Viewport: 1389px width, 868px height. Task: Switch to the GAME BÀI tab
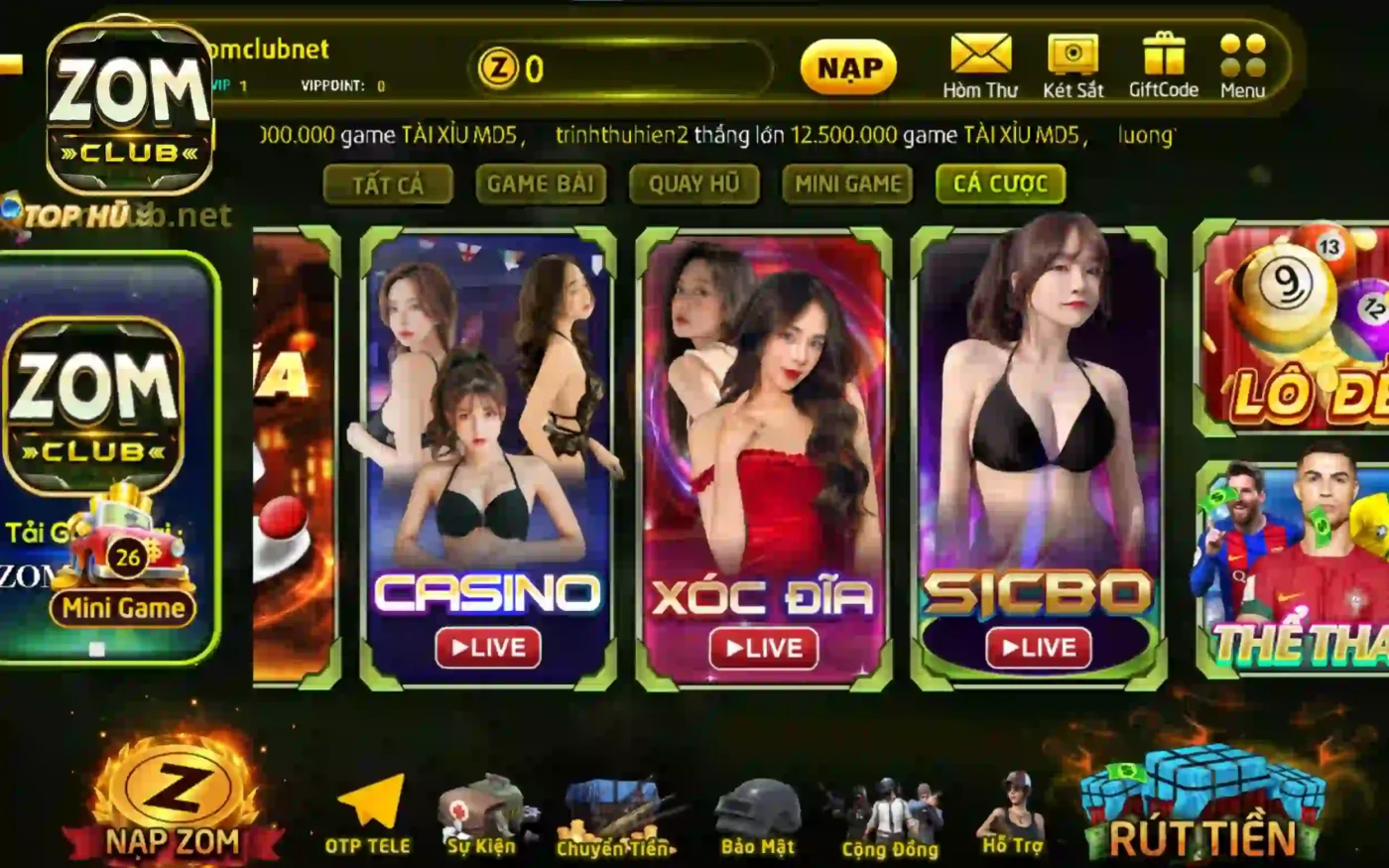click(x=542, y=185)
